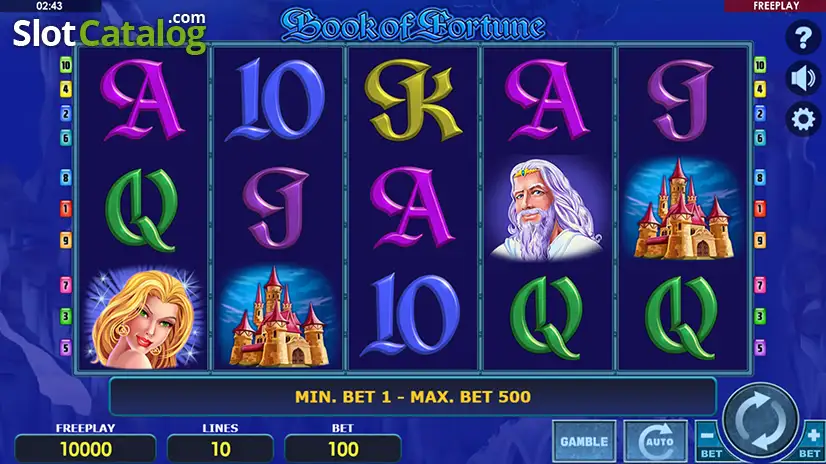Activate the Auto spin button
Screen dimensions: 826x464
[x=655, y=440]
